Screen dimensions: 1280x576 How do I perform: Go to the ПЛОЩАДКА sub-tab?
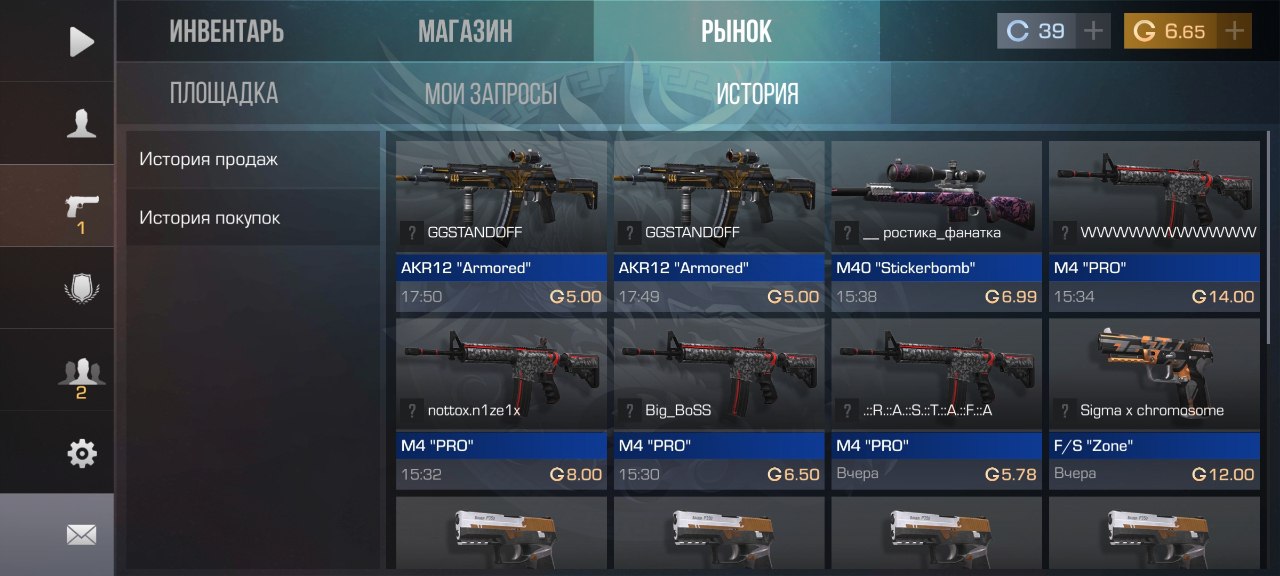tap(223, 94)
